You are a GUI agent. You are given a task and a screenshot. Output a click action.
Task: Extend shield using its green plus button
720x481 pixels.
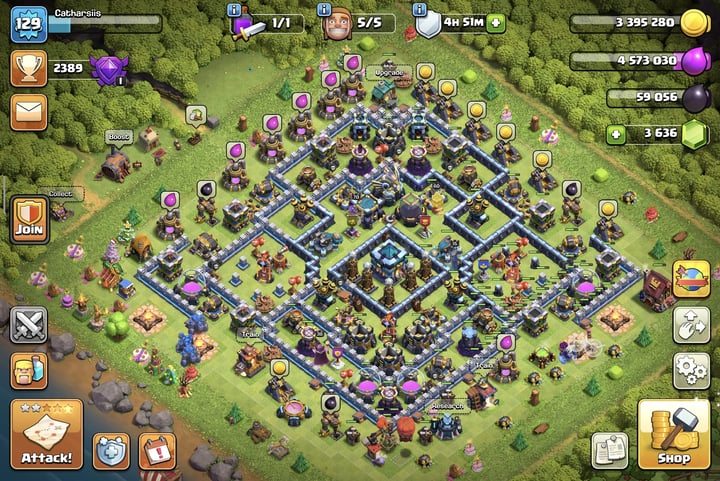tap(496, 22)
